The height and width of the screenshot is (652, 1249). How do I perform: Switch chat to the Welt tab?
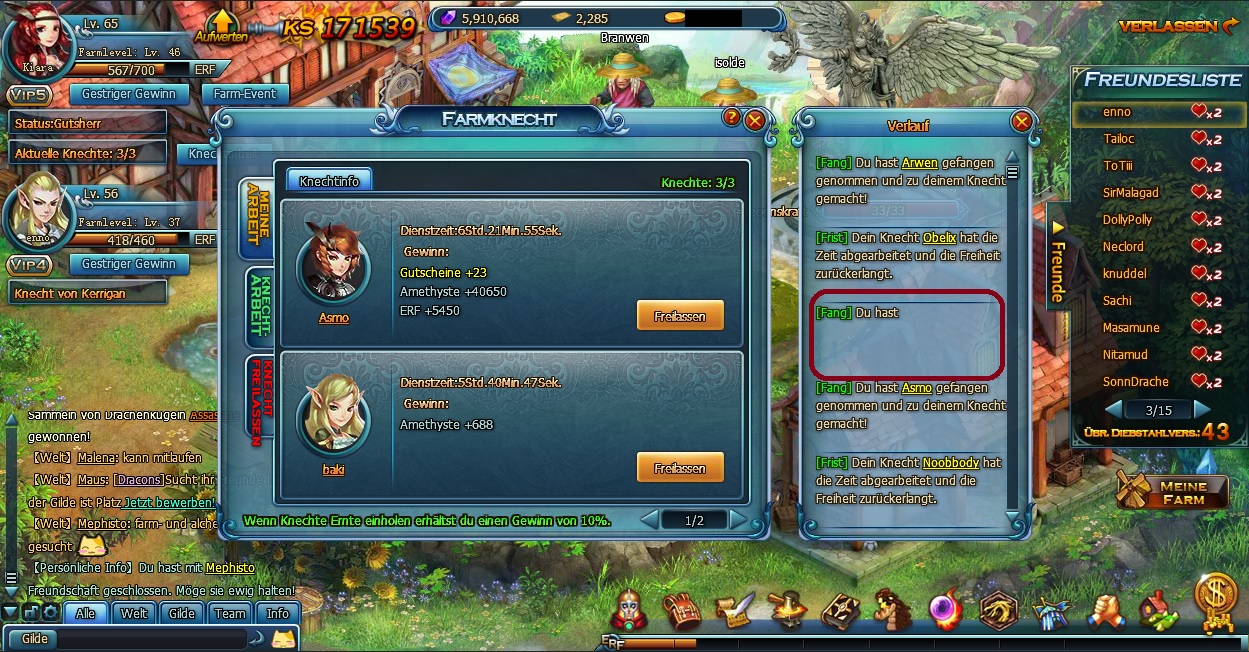click(x=134, y=613)
